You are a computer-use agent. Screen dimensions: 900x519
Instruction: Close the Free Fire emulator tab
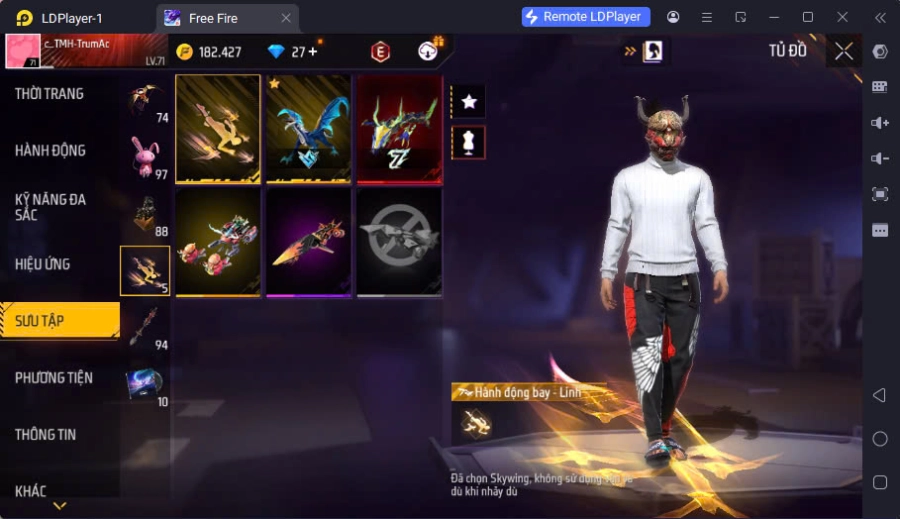(286, 18)
